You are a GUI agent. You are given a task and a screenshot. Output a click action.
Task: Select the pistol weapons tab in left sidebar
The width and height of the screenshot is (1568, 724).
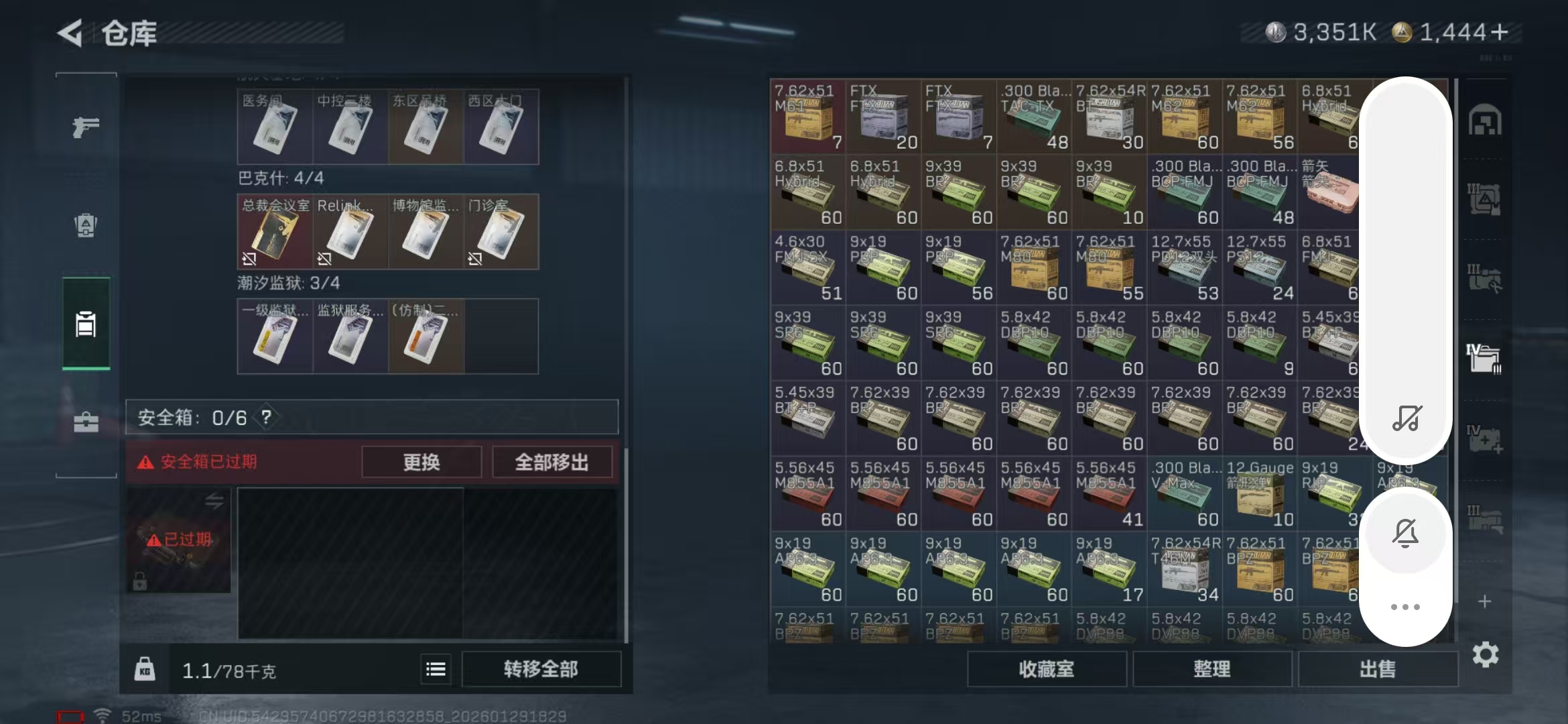pyautogui.click(x=85, y=127)
